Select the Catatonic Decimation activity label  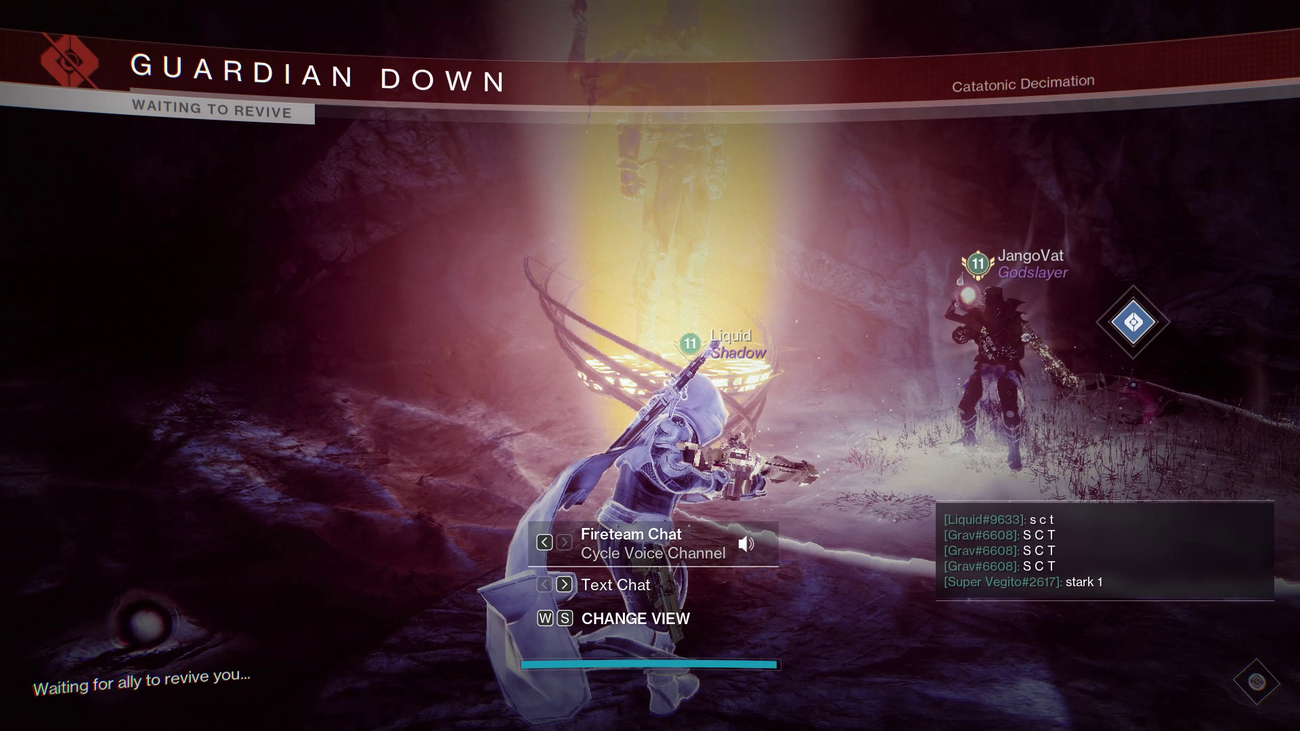[1022, 83]
